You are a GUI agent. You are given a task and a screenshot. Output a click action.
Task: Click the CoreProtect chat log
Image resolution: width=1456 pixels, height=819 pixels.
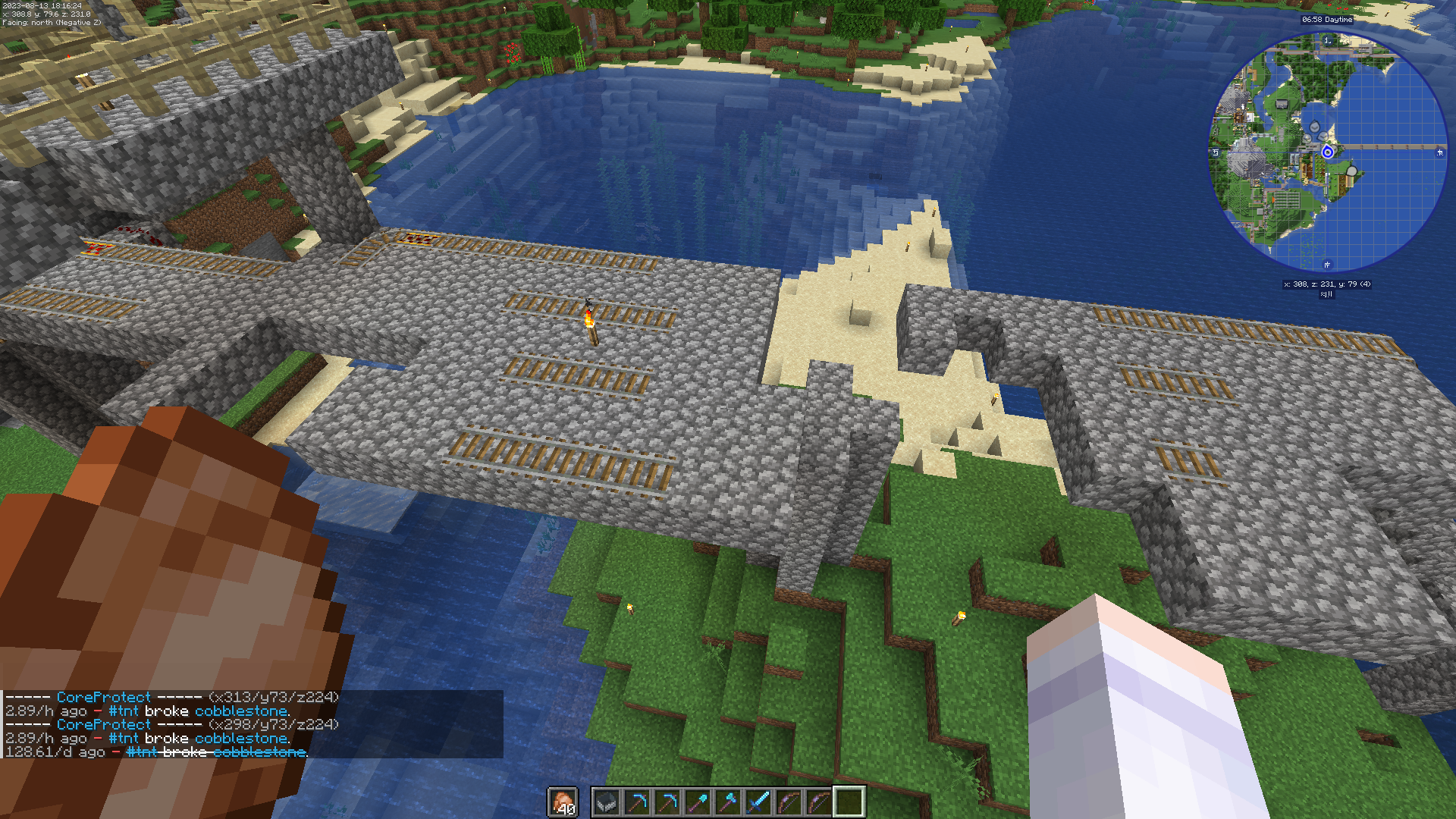point(252,724)
